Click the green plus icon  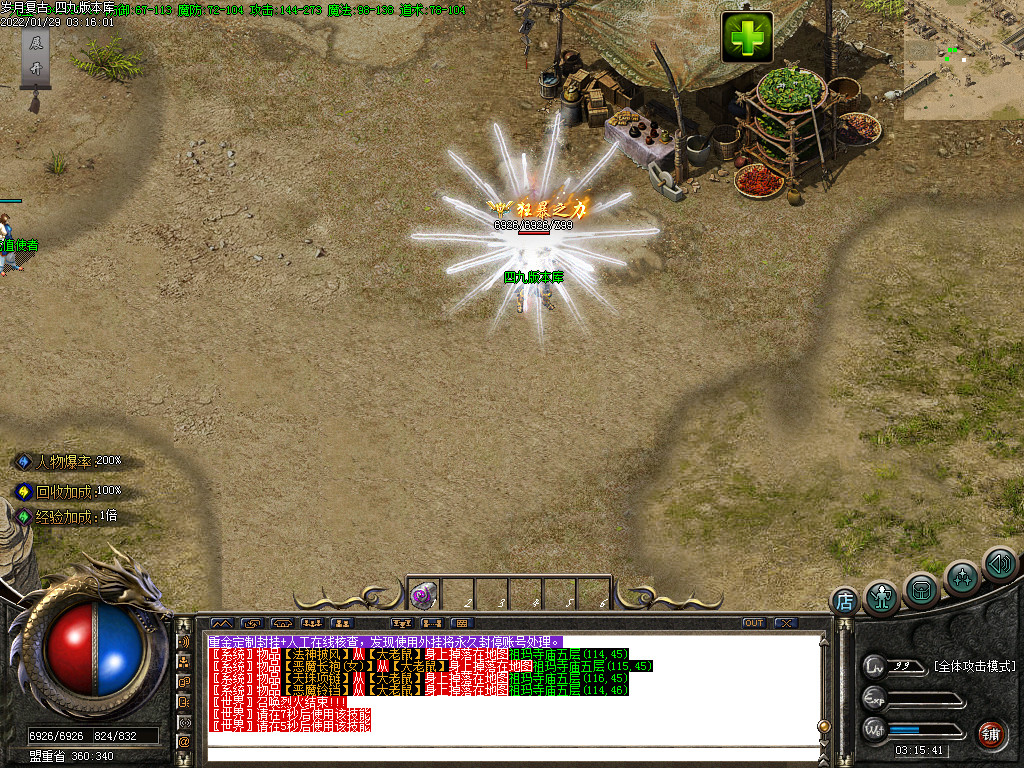point(747,38)
